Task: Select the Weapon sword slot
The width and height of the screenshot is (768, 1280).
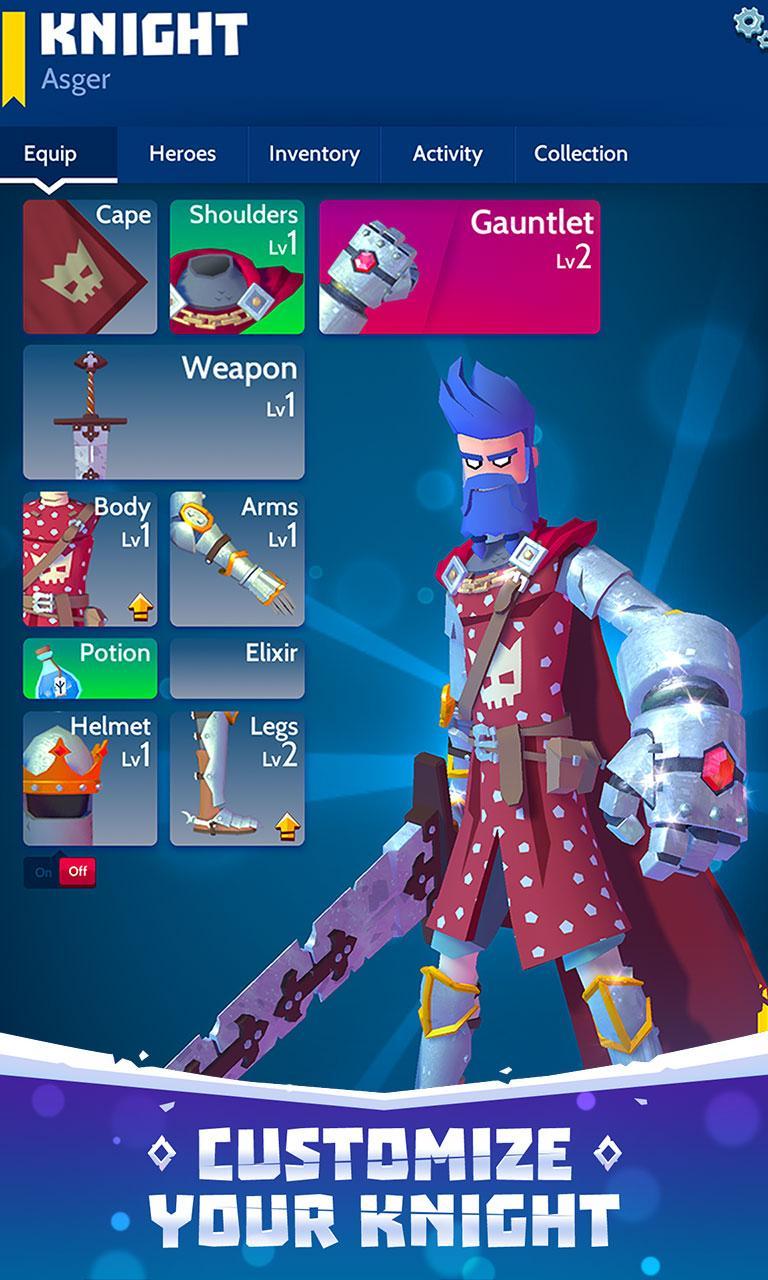Action: tap(164, 412)
